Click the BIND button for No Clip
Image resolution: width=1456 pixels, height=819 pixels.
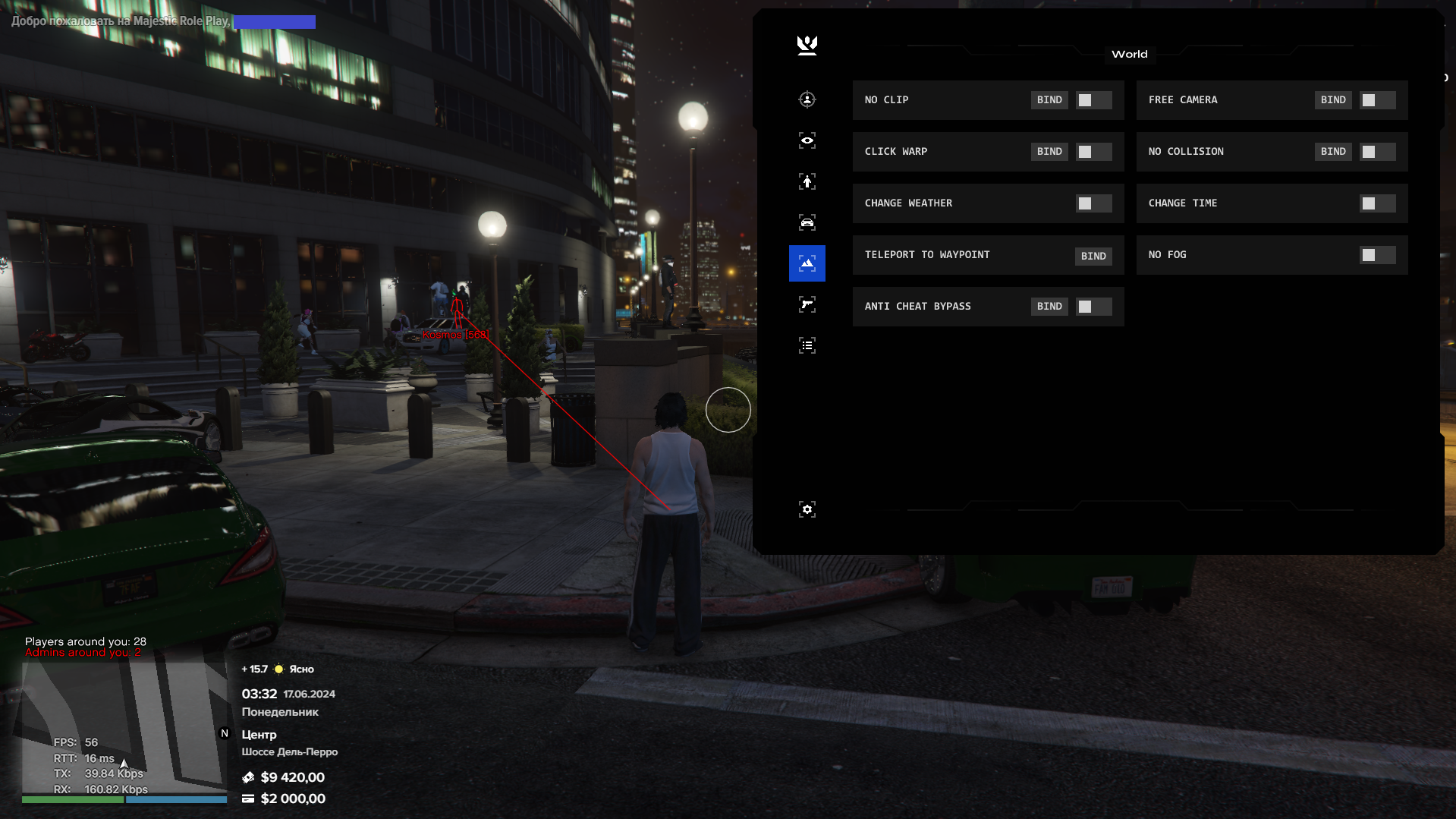pos(1049,100)
